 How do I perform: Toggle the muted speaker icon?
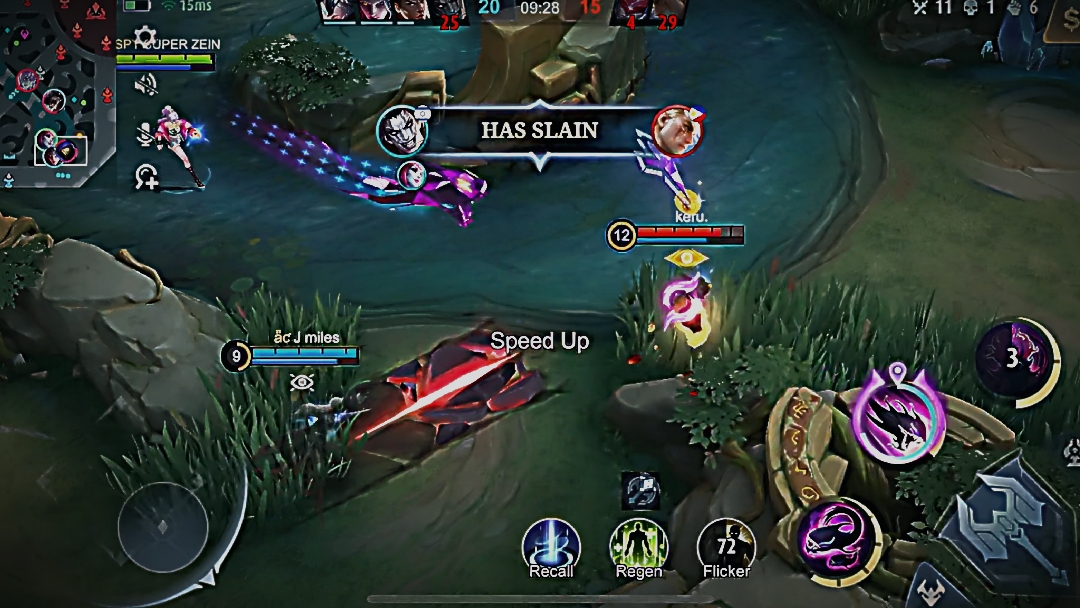point(146,84)
